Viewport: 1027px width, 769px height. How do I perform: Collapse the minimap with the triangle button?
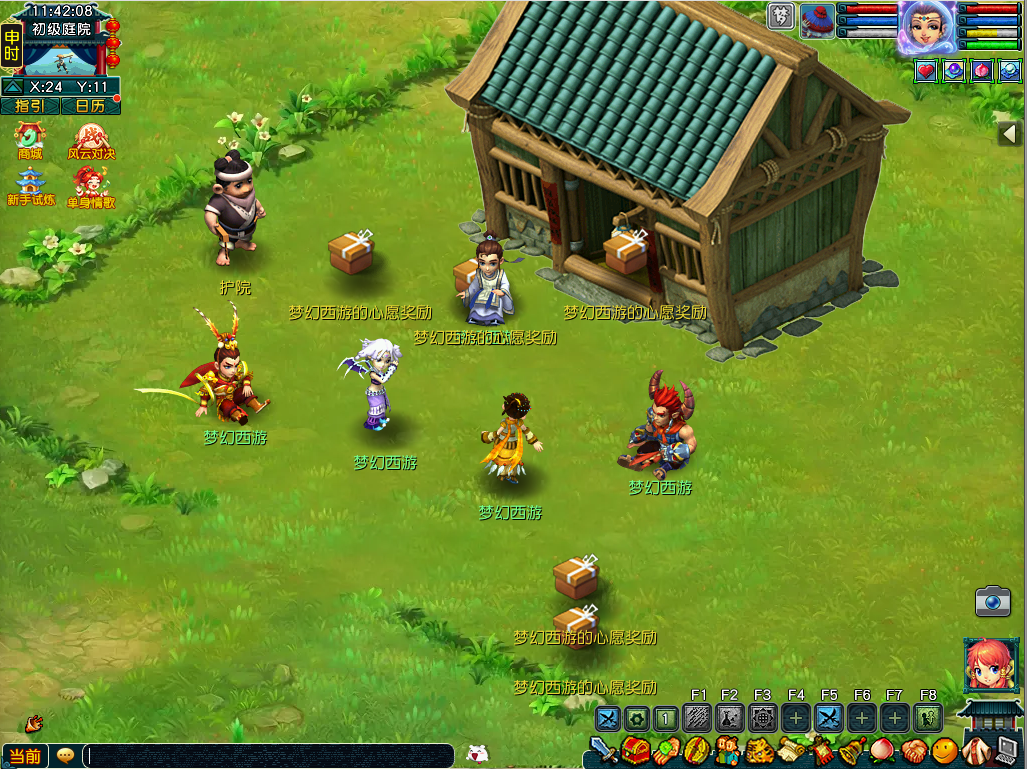pos(13,87)
